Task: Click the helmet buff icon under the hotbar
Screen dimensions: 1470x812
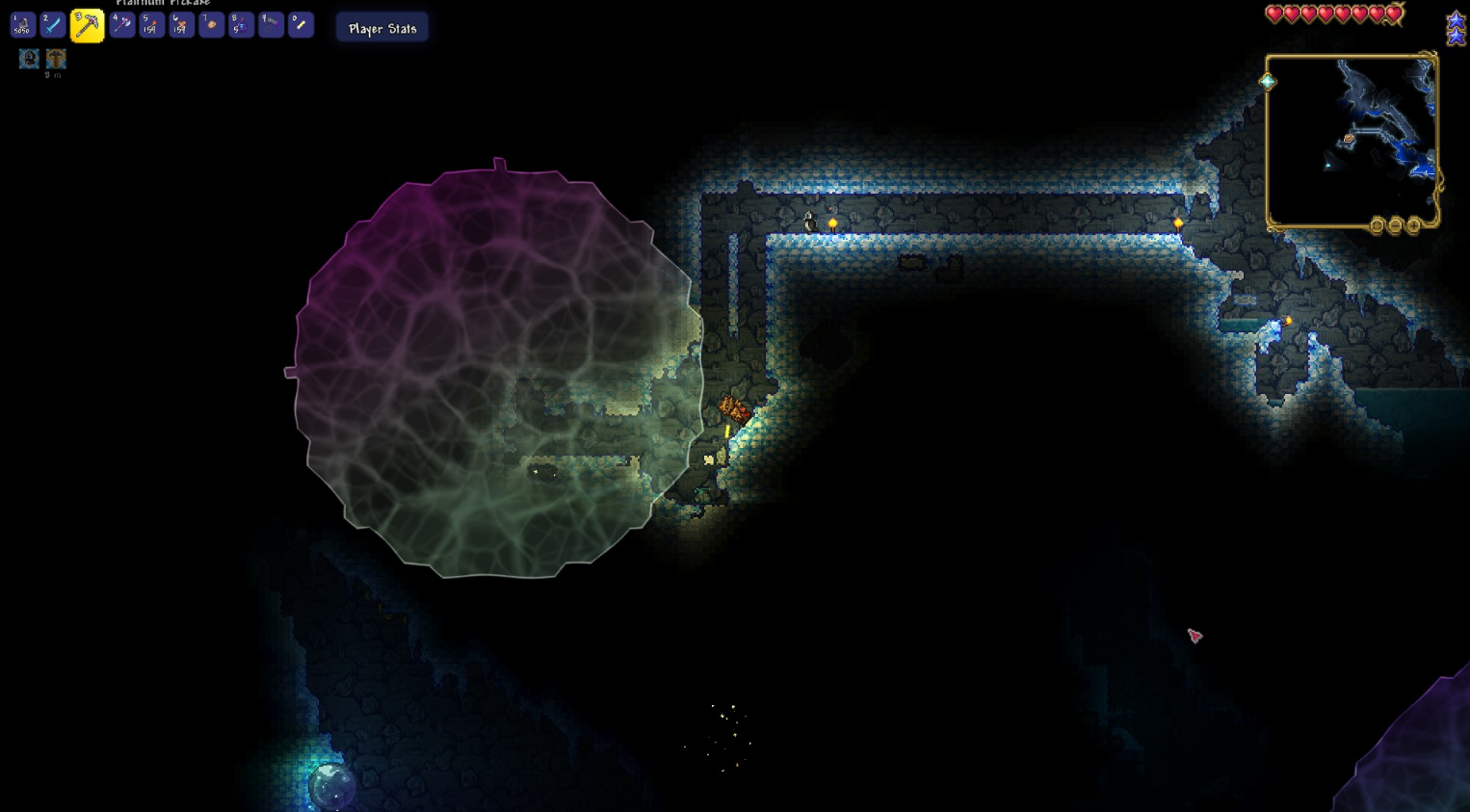Action: tap(29, 60)
